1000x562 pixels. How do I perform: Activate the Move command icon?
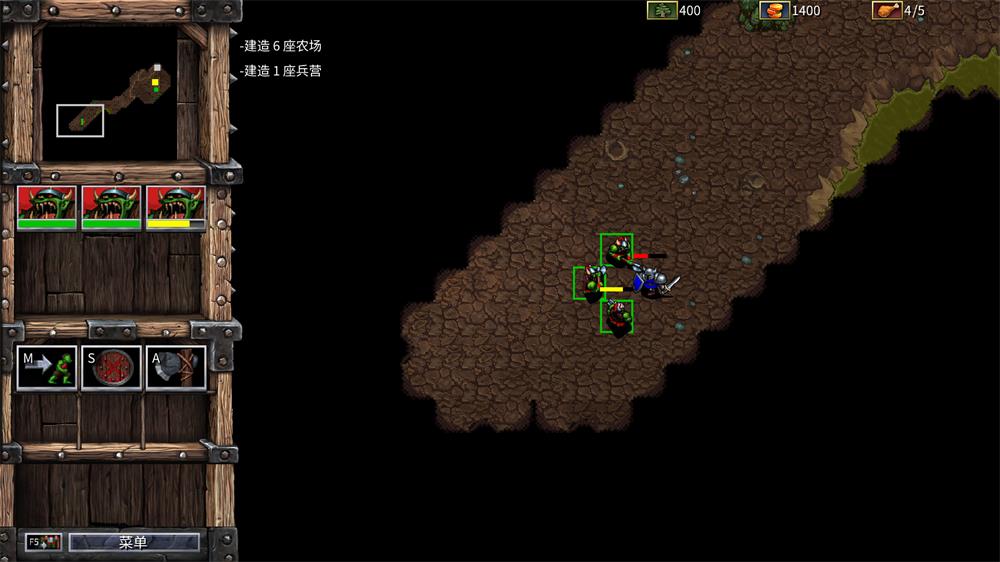point(47,368)
